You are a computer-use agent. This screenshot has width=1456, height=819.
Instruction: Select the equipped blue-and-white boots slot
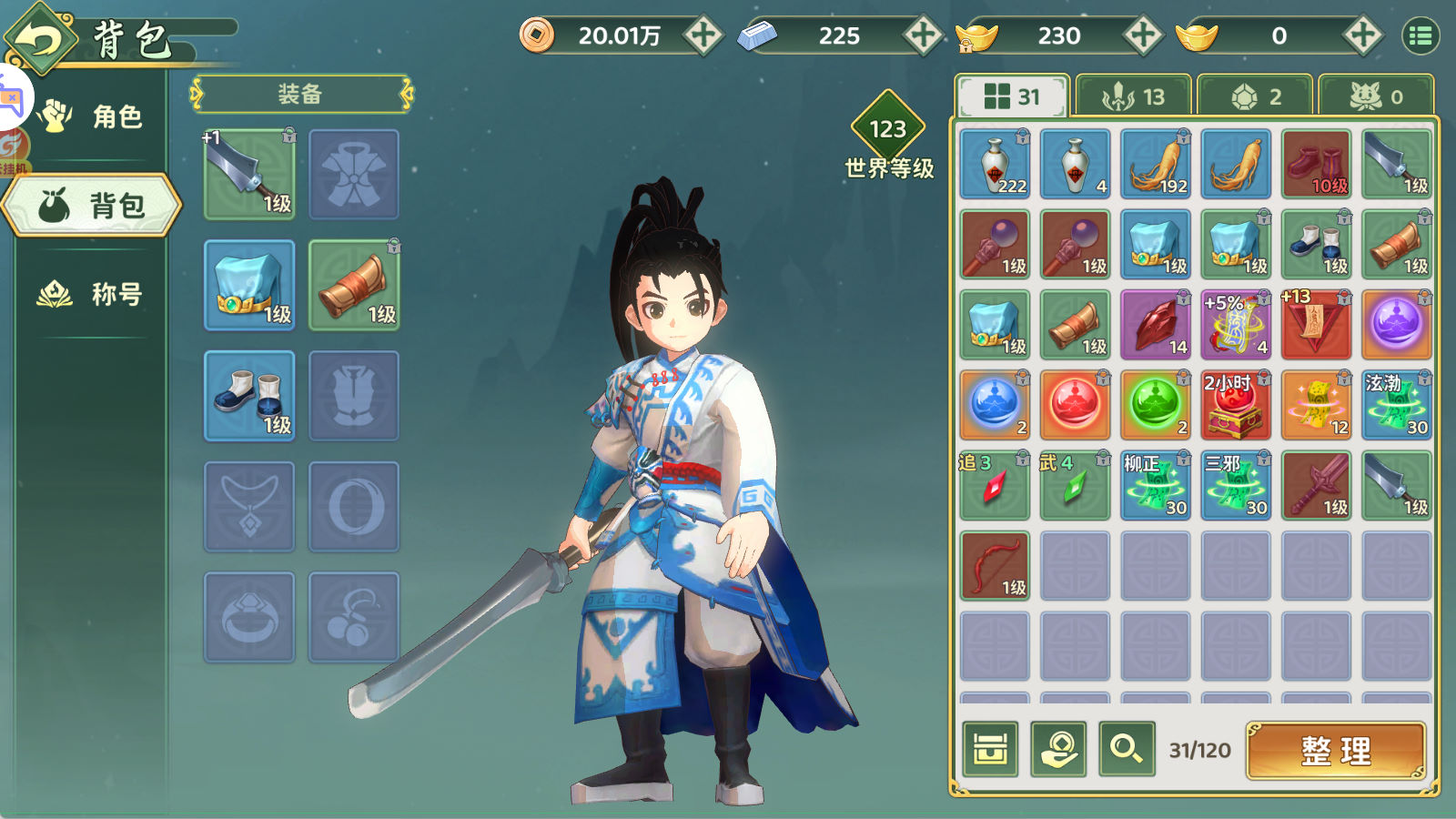pyautogui.click(x=249, y=396)
